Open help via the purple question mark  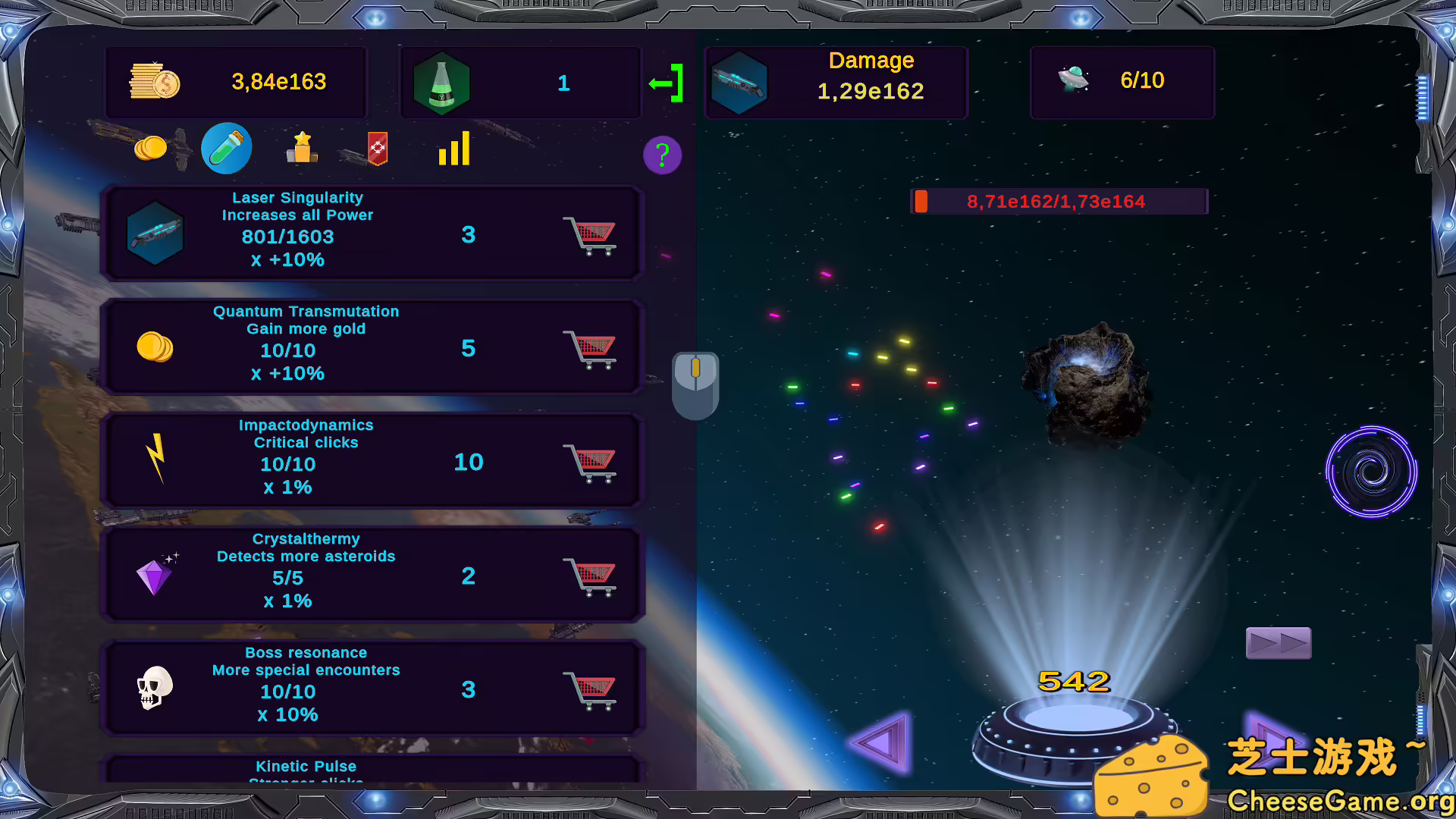(x=661, y=155)
